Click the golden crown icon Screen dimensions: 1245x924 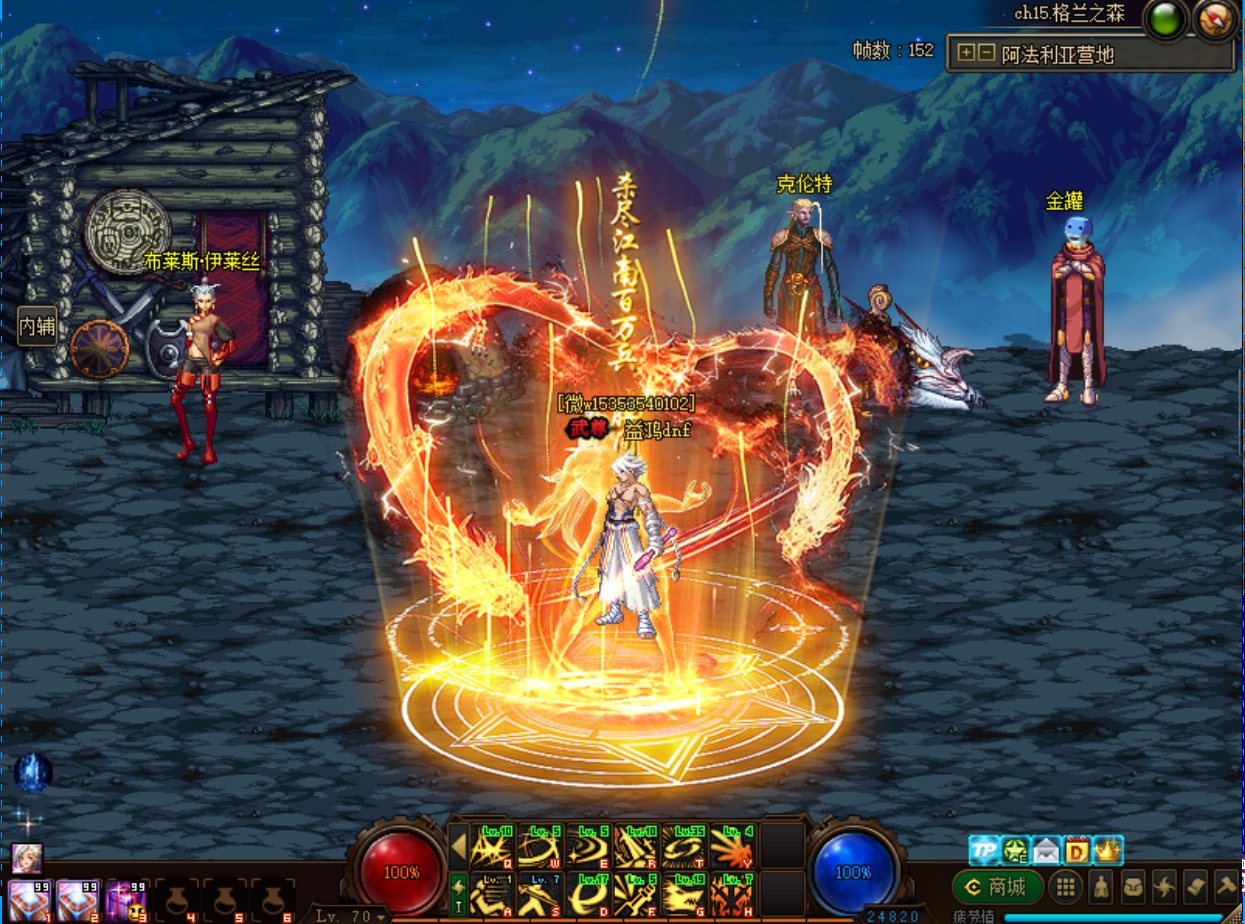[1108, 851]
